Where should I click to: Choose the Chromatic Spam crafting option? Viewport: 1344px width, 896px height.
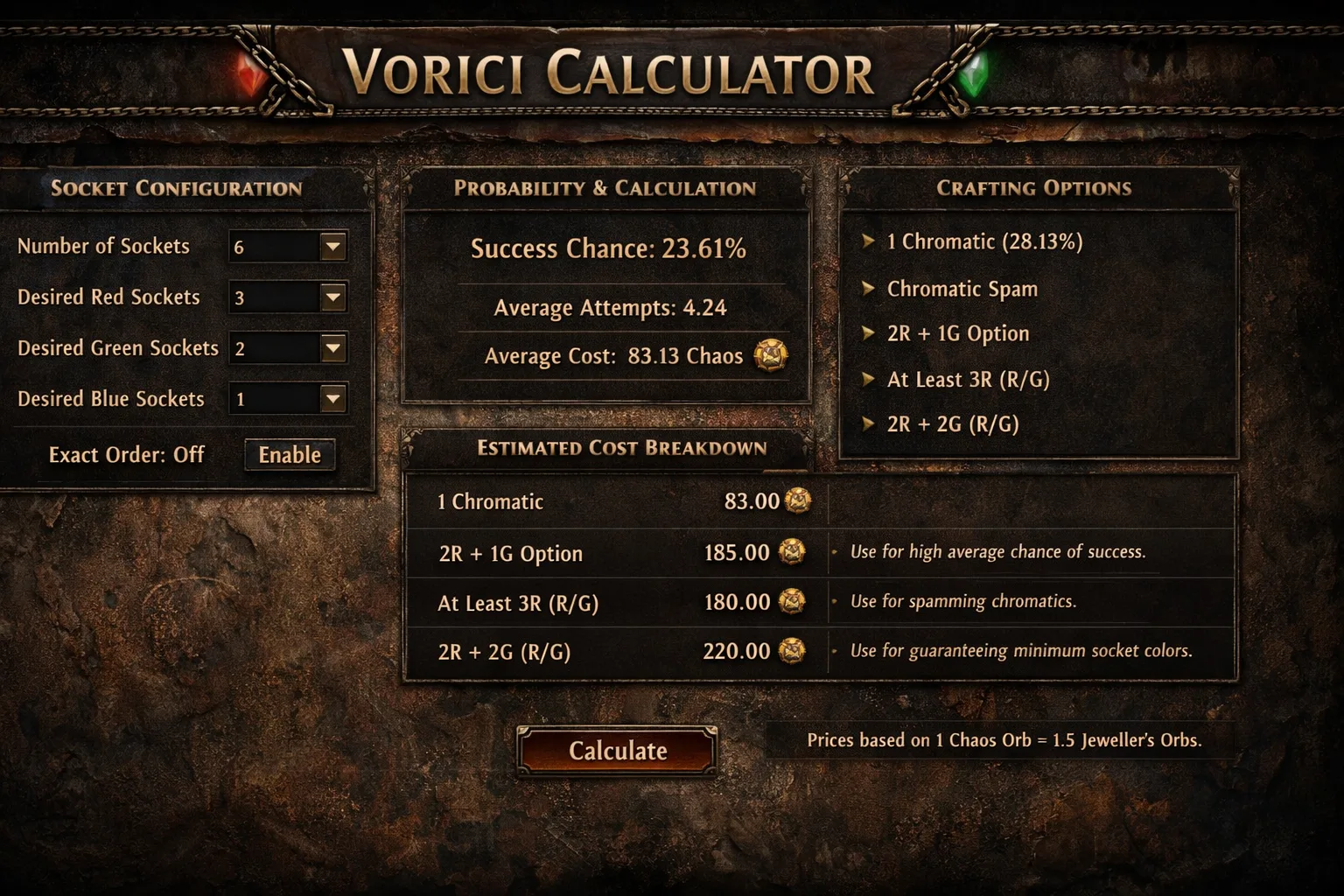[962, 289]
